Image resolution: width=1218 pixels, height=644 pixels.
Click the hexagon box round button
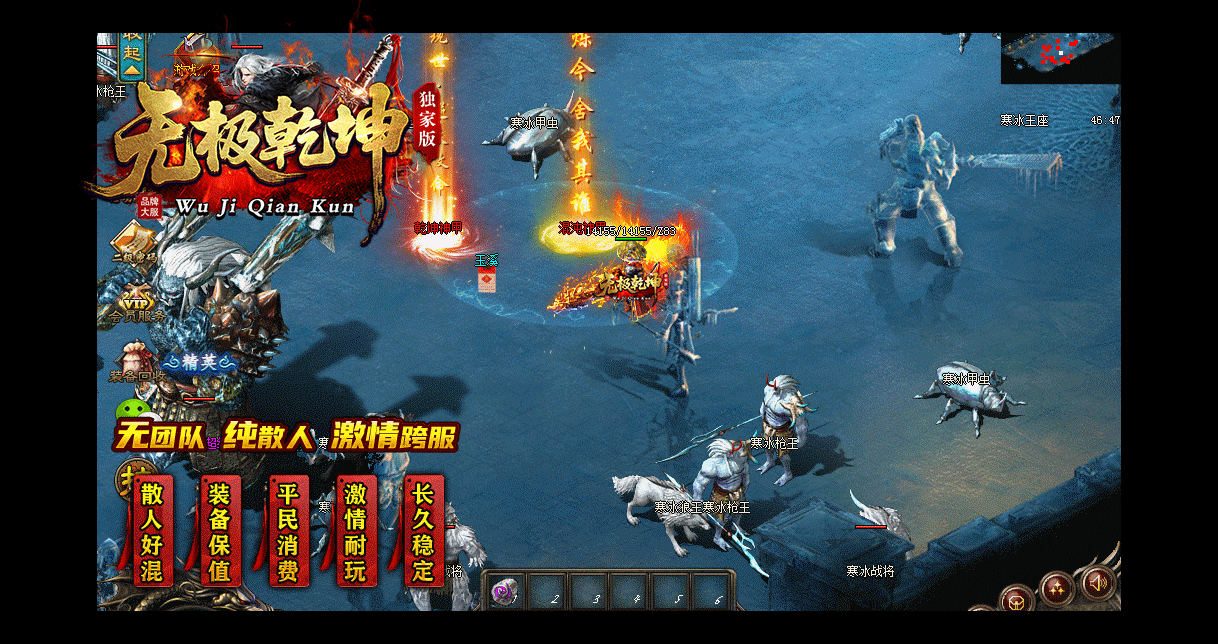(1017, 600)
